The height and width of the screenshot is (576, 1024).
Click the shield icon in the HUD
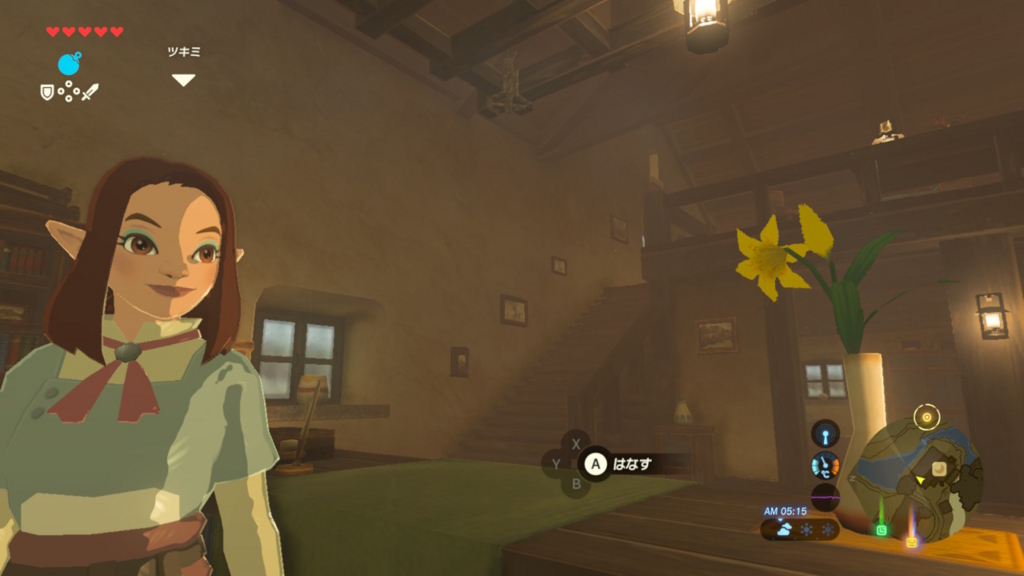(x=47, y=92)
